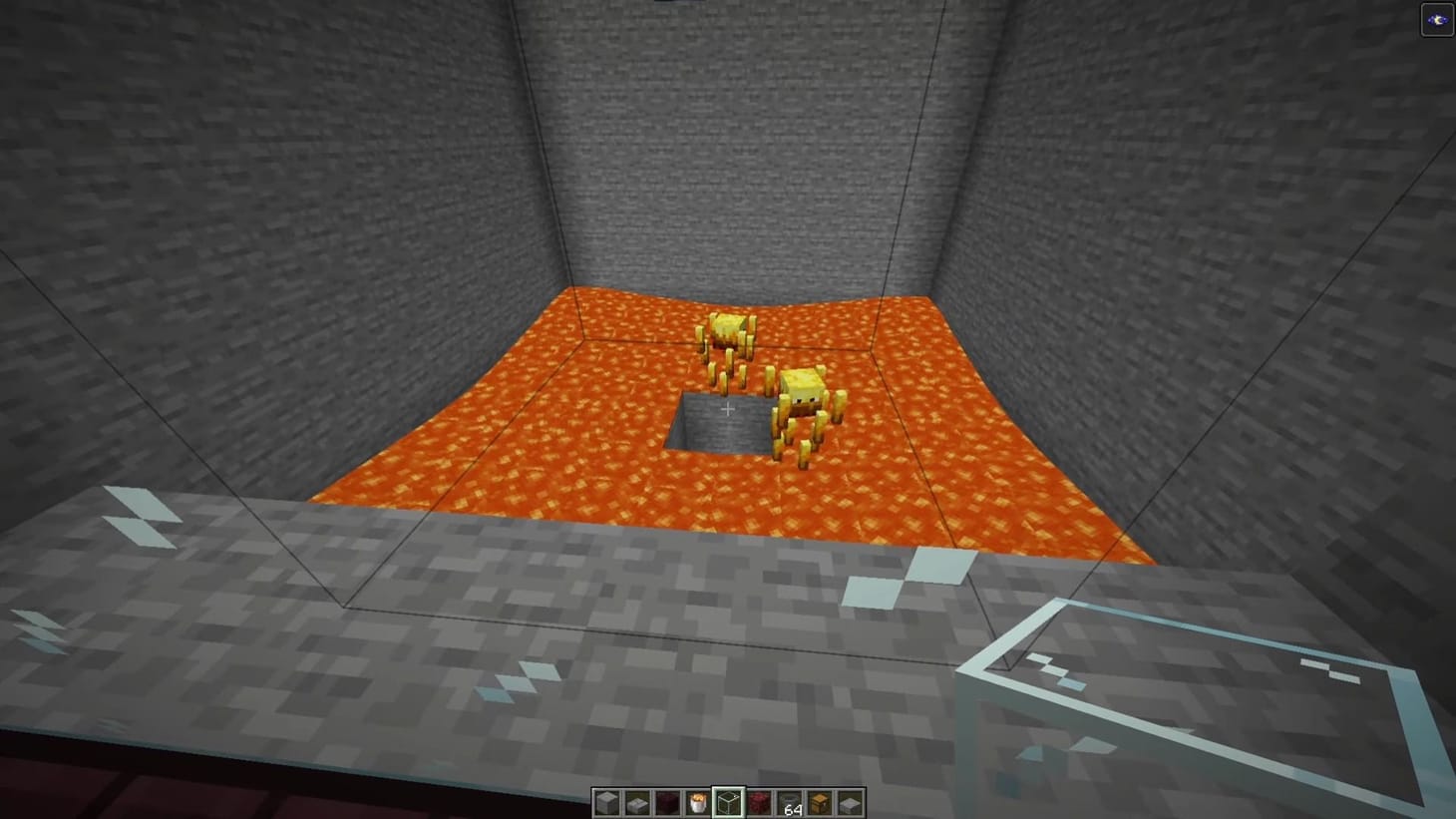Select the red nether wart block item

[x=757, y=800]
